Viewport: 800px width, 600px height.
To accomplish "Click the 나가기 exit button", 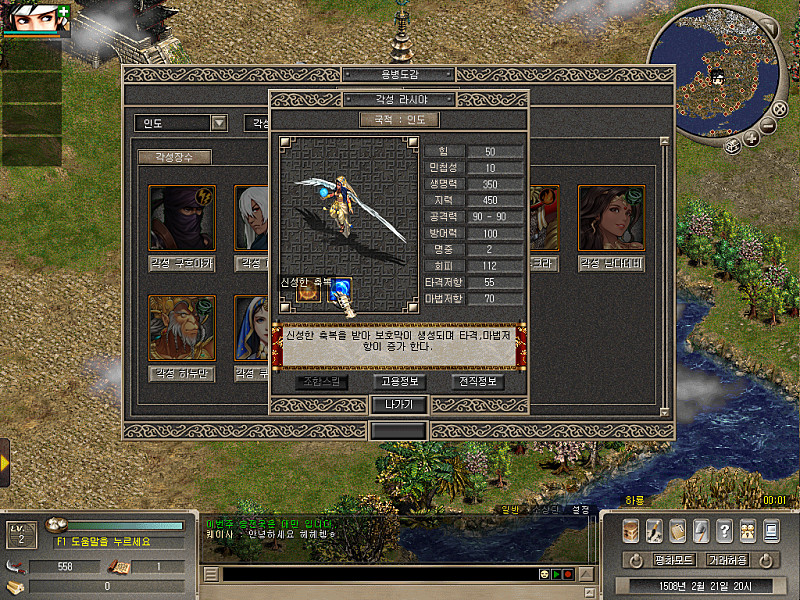I will (399, 405).
